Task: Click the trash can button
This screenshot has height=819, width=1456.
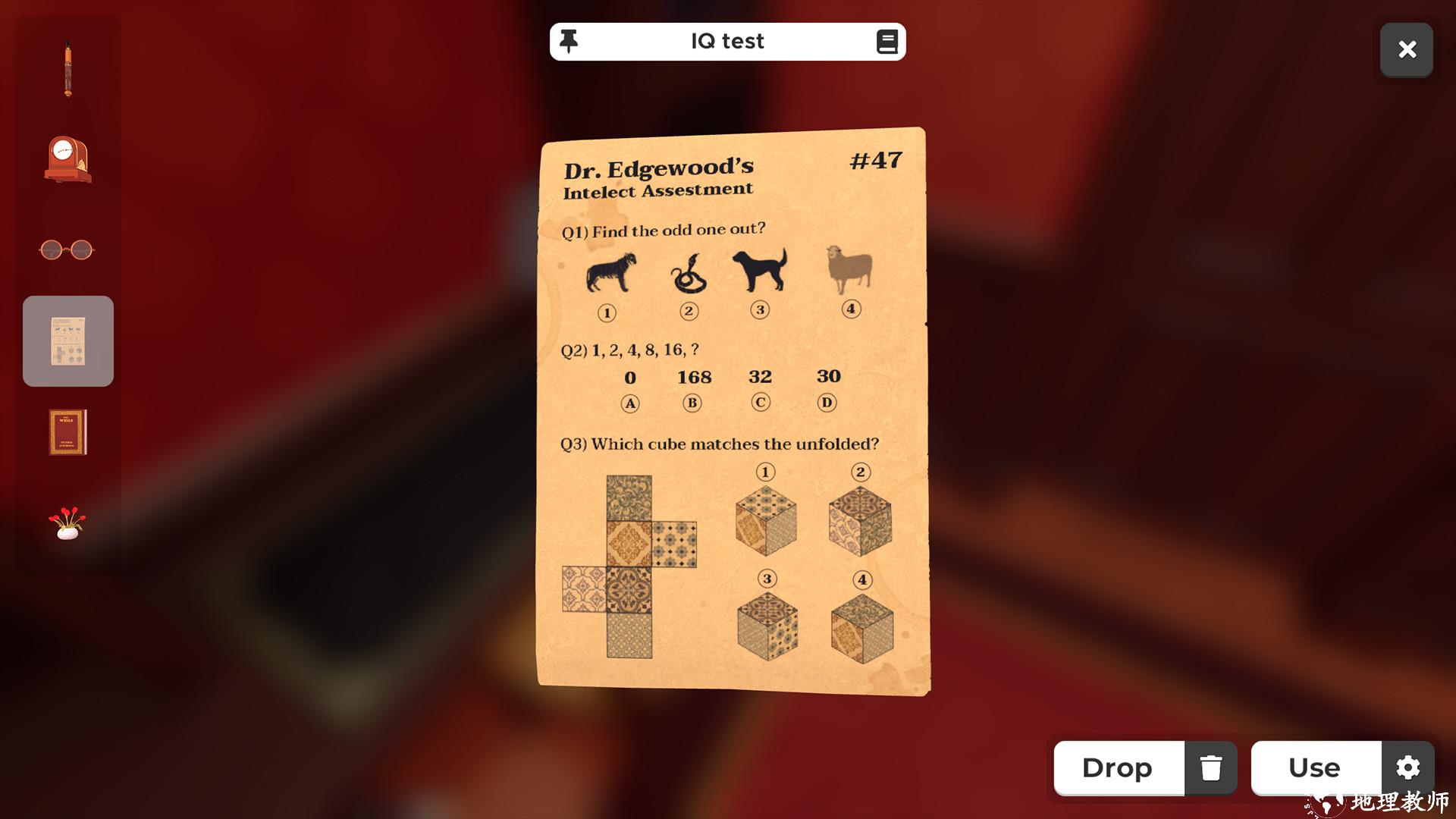Action: click(1211, 768)
